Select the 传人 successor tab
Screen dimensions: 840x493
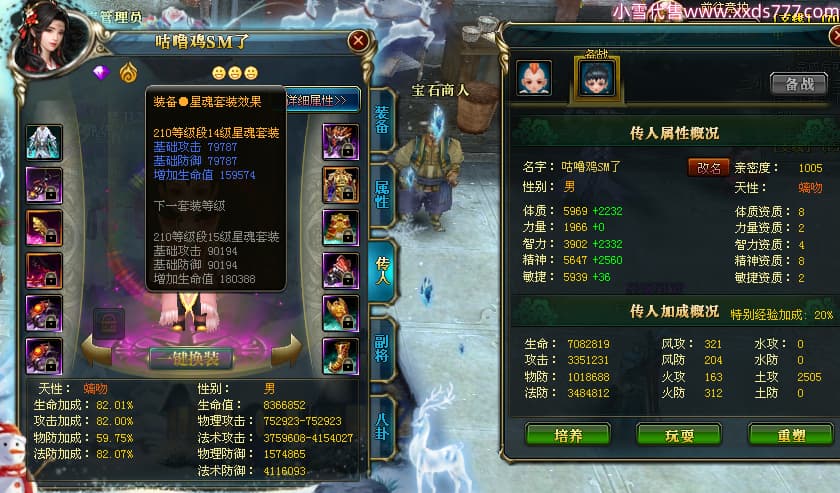click(x=382, y=265)
